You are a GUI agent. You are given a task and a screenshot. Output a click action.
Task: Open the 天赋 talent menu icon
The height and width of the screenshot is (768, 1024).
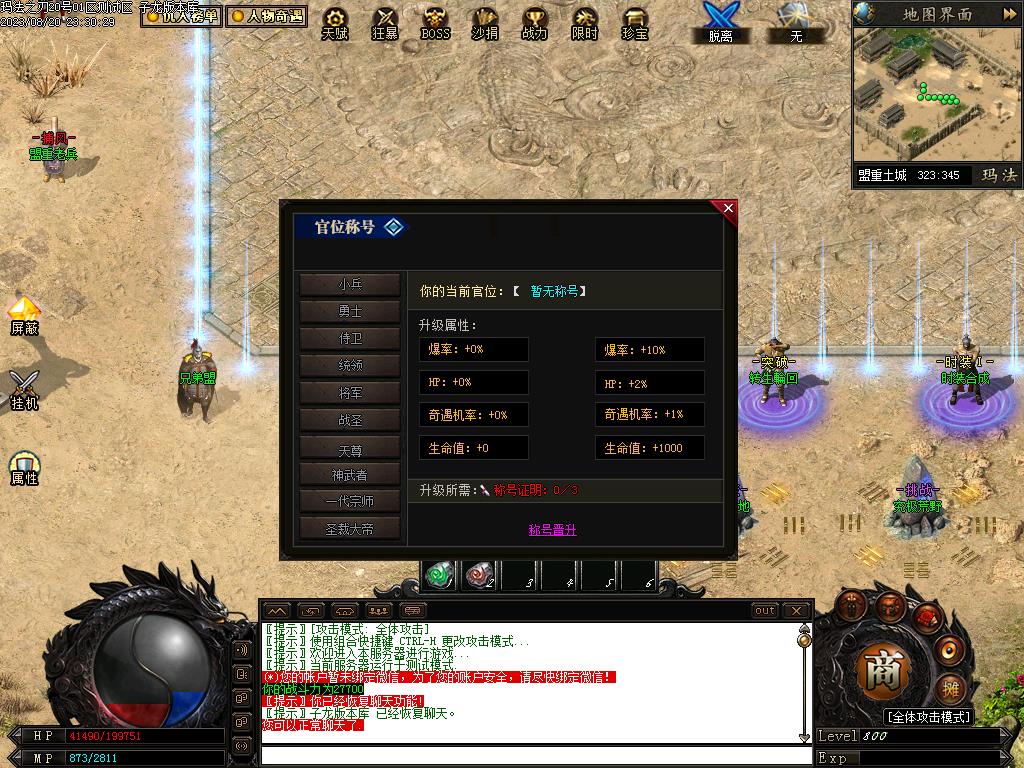coord(335,22)
